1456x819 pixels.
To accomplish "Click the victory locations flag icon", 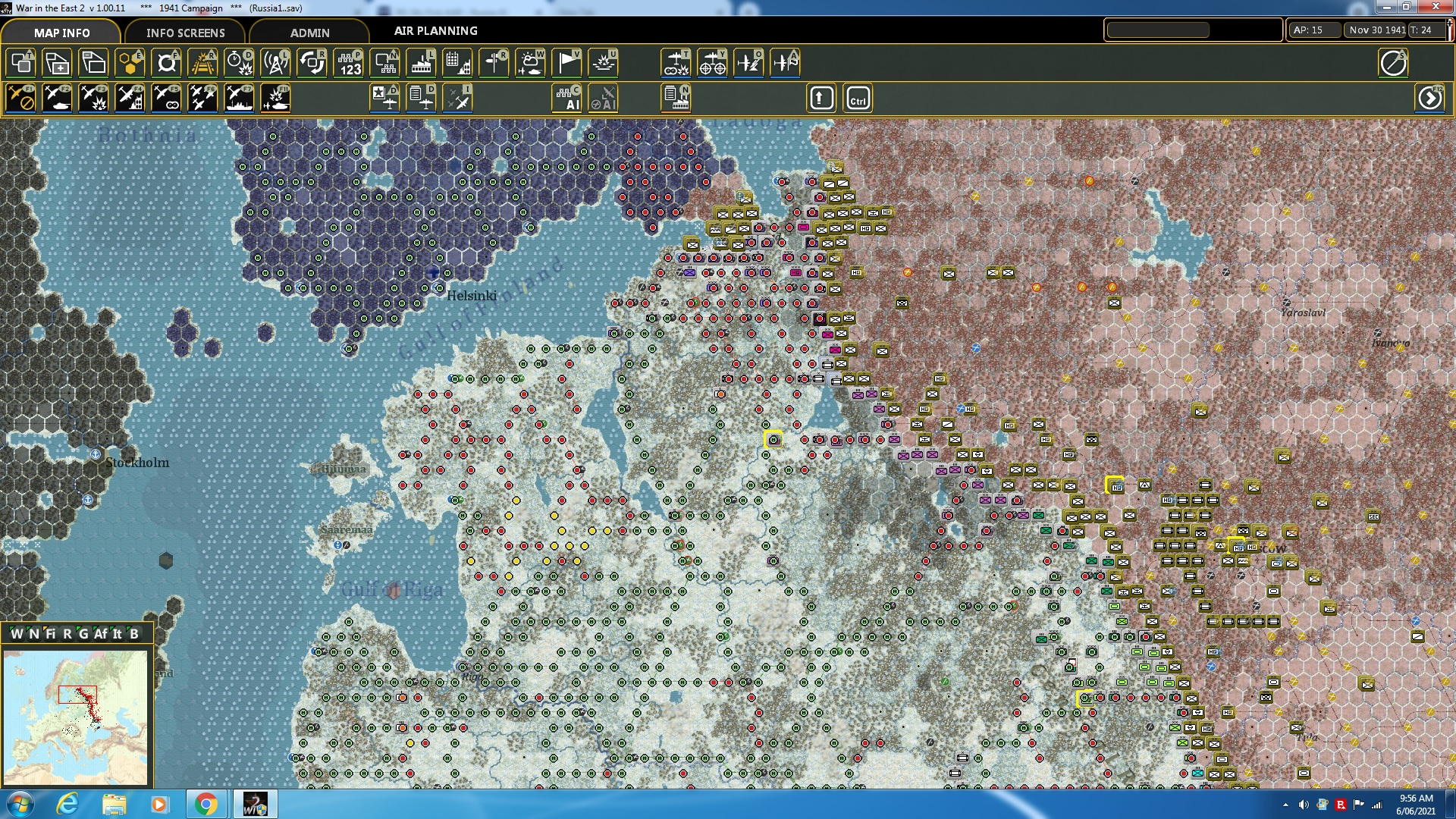I will coord(566,64).
